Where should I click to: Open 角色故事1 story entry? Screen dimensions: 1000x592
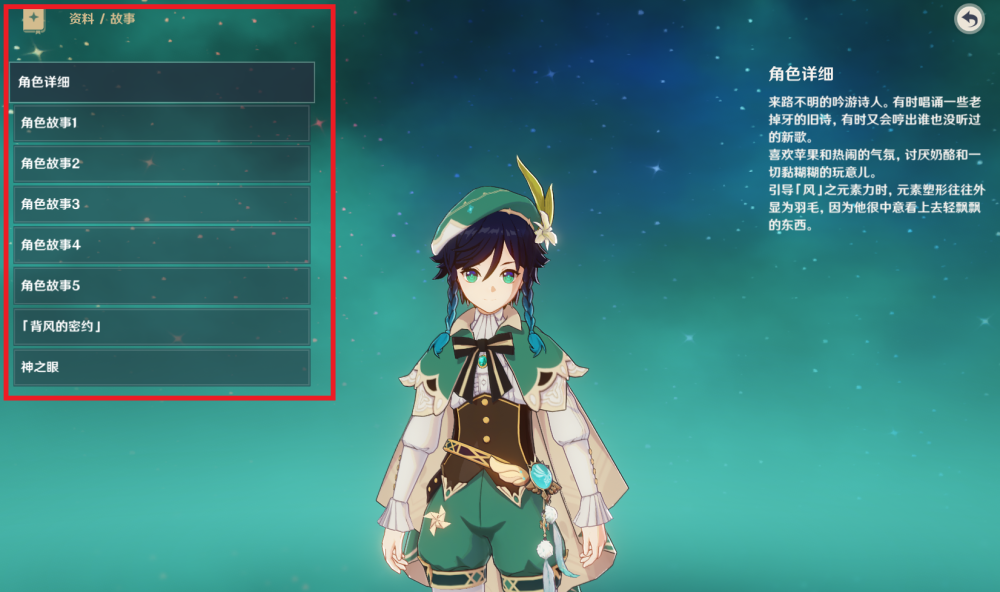click(162, 123)
